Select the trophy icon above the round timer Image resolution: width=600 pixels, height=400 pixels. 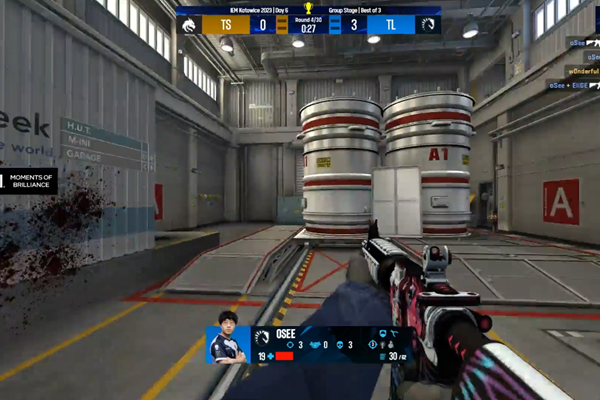[x=308, y=7]
